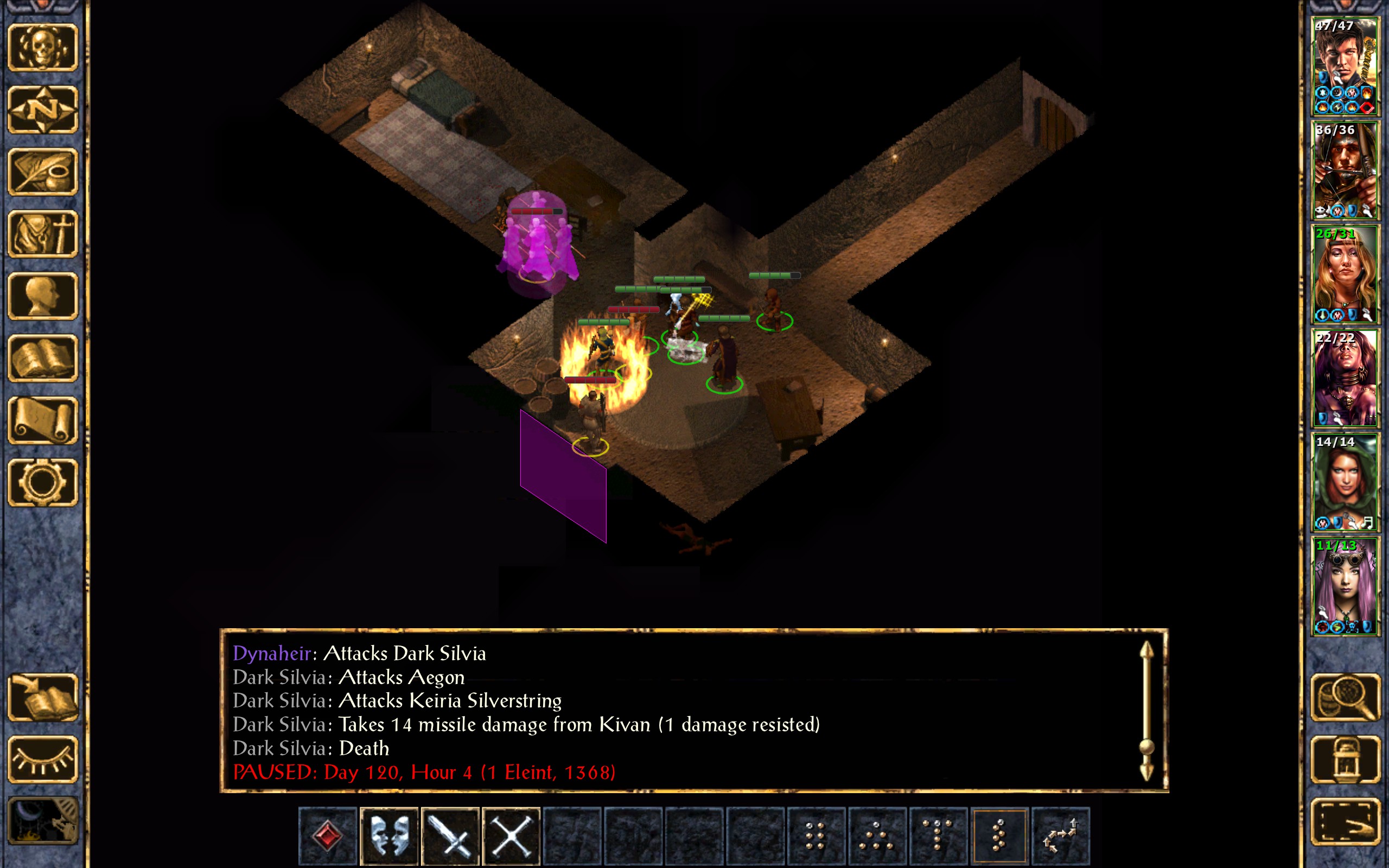
Task: Select the sword attack action
Action: coord(450,835)
